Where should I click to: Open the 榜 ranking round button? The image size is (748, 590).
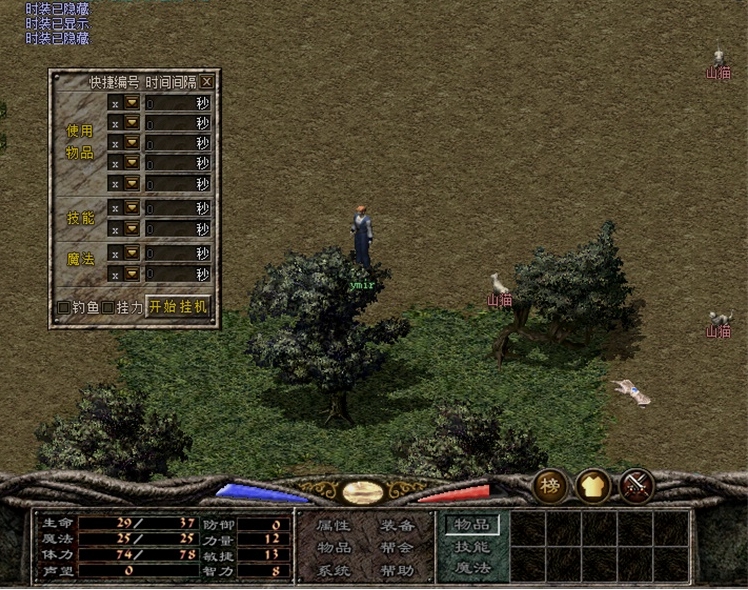(550, 486)
